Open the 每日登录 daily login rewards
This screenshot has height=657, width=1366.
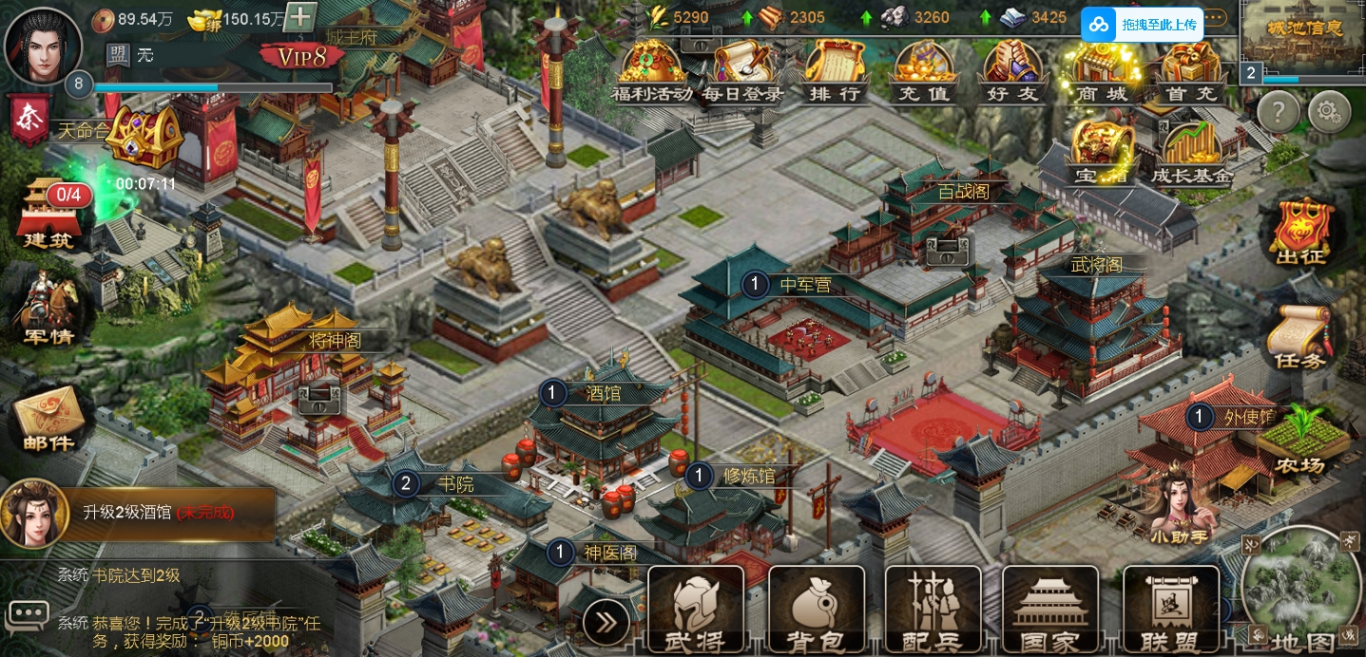(741, 70)
